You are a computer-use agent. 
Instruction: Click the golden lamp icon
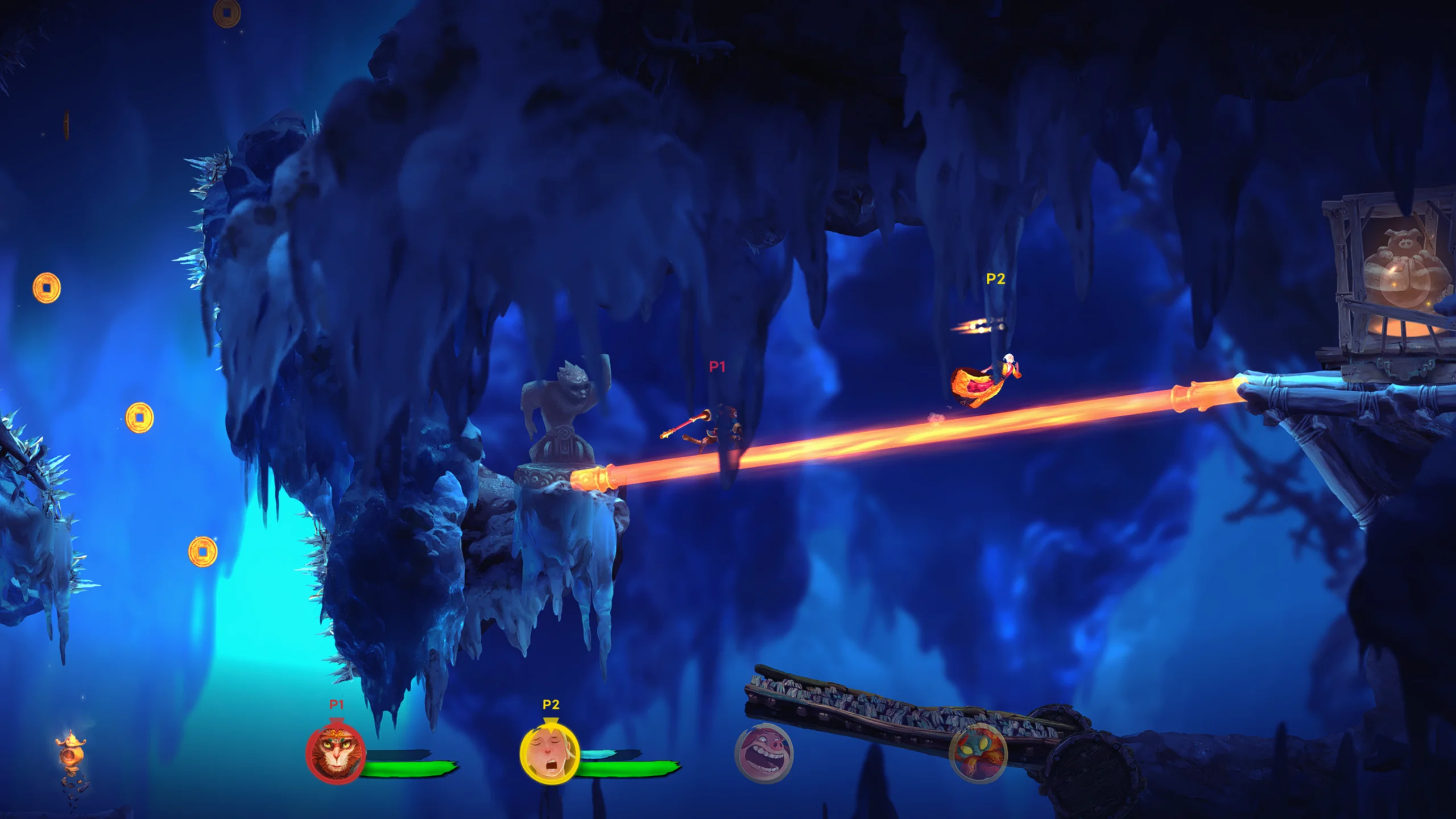click(x=71, y=750)
